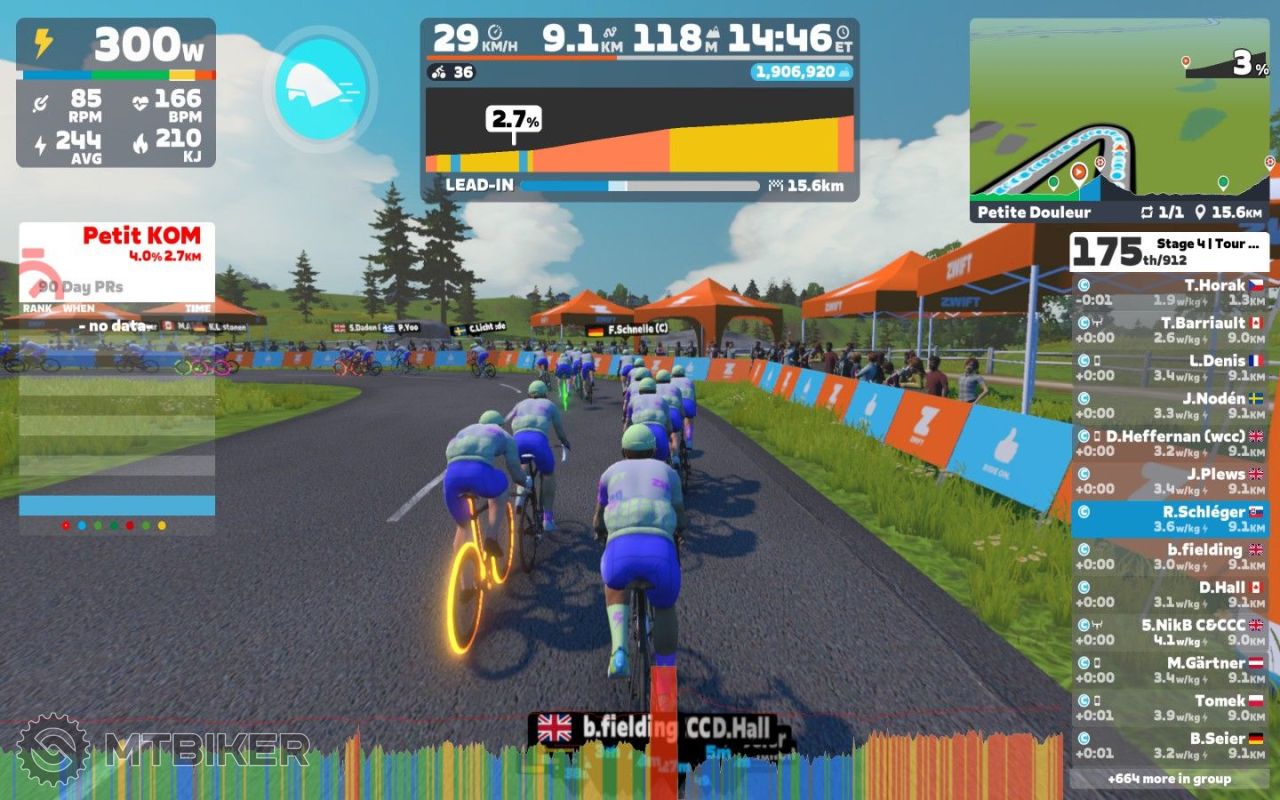The image size is (1280, 800).
Task: Click the 300w power readout panel
Action: click(x=116, y=44)
